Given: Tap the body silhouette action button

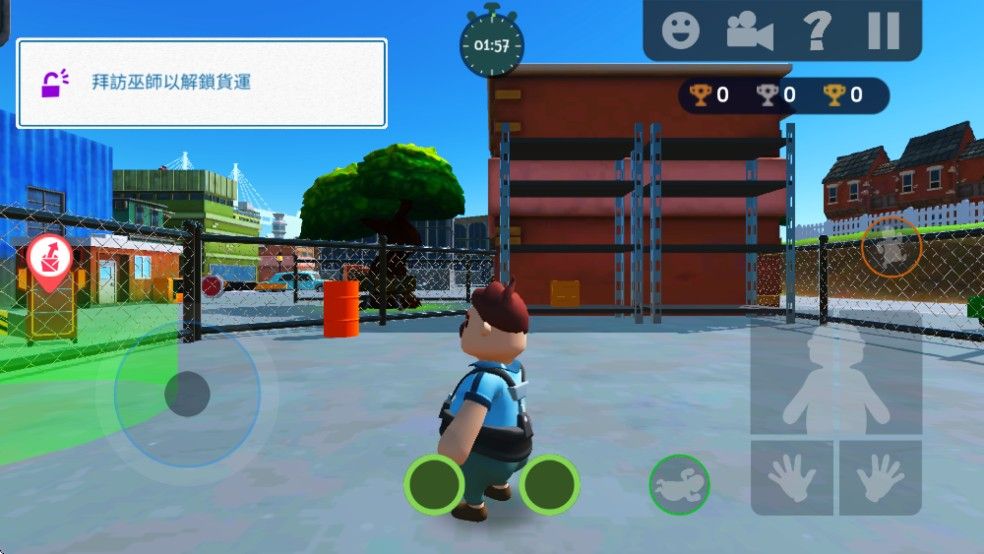Looking at the screenshot, I should (x=836, y=374).
